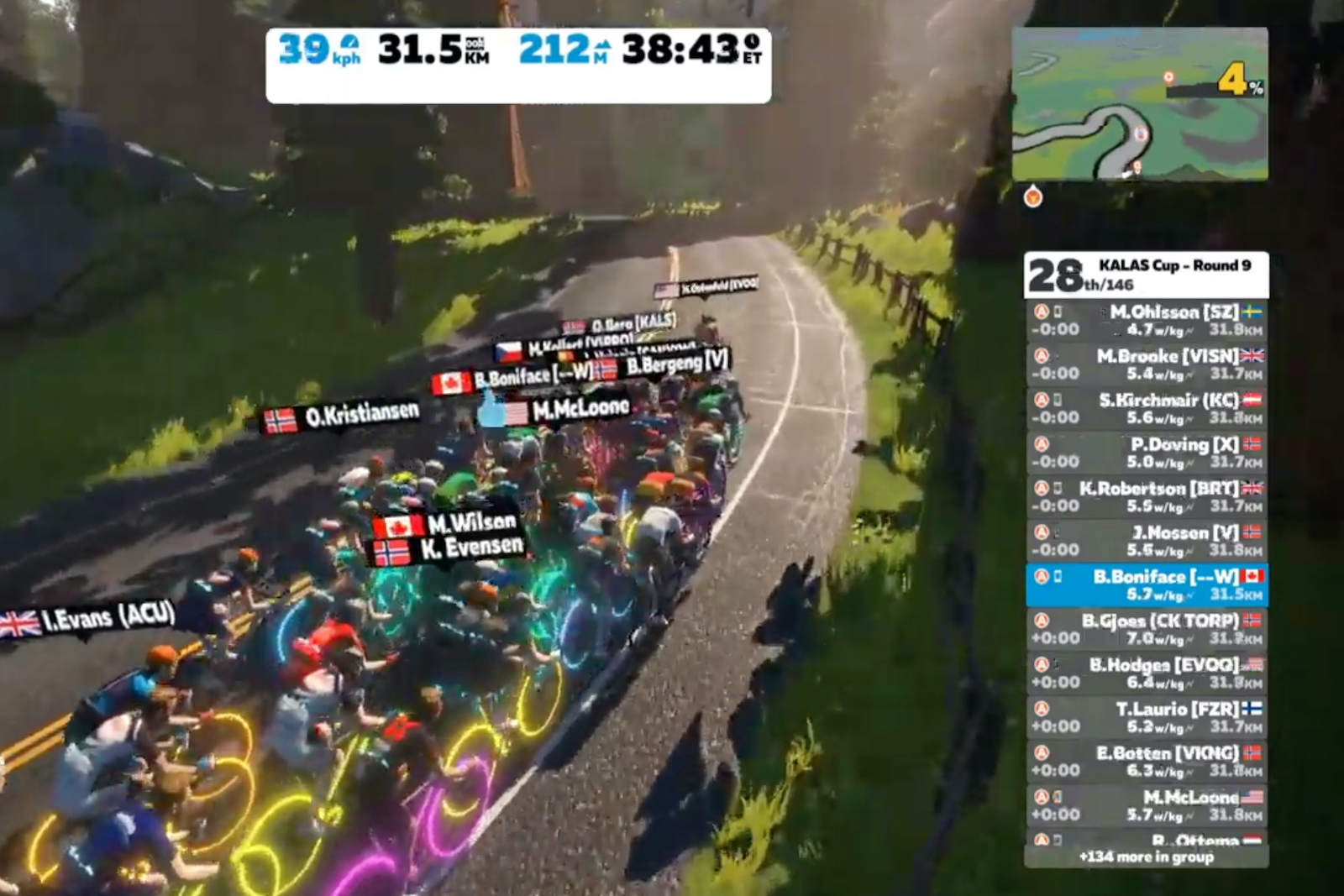This screenshot has width=1344, height=896.
Task: Click highlighted B.Boniface [--W] row
Action: (1147, 584)
